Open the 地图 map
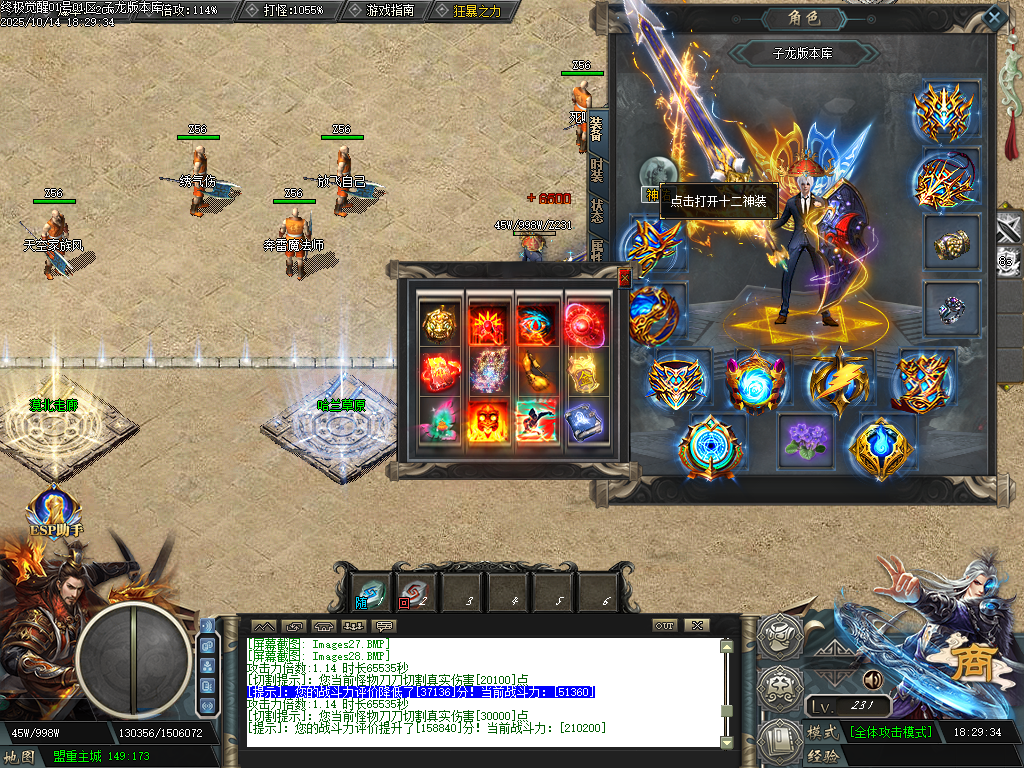This screenshot has width=1024, height=768. (22, 757)
